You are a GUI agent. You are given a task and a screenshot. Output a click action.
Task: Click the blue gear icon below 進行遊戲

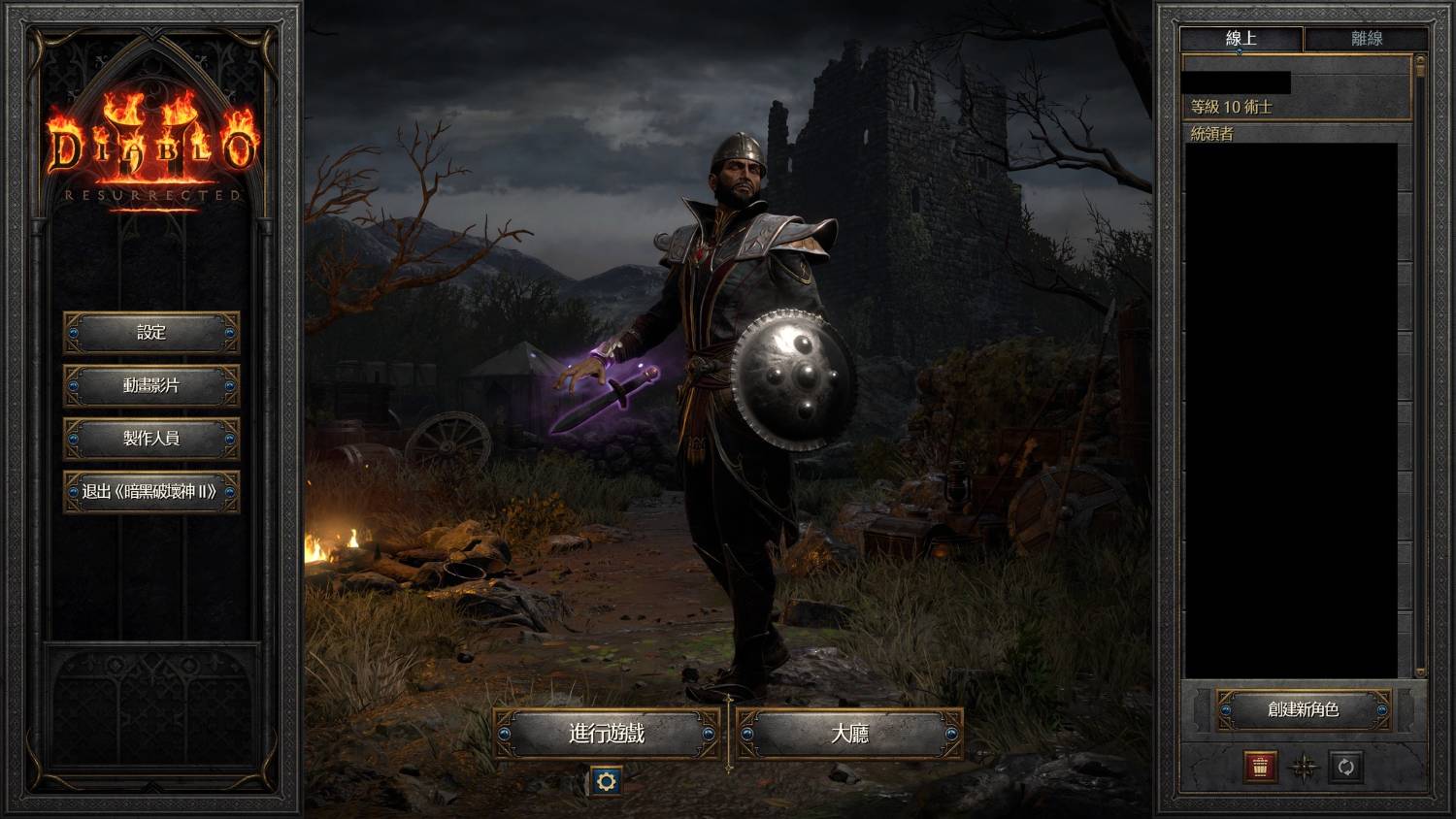point(607,780)
